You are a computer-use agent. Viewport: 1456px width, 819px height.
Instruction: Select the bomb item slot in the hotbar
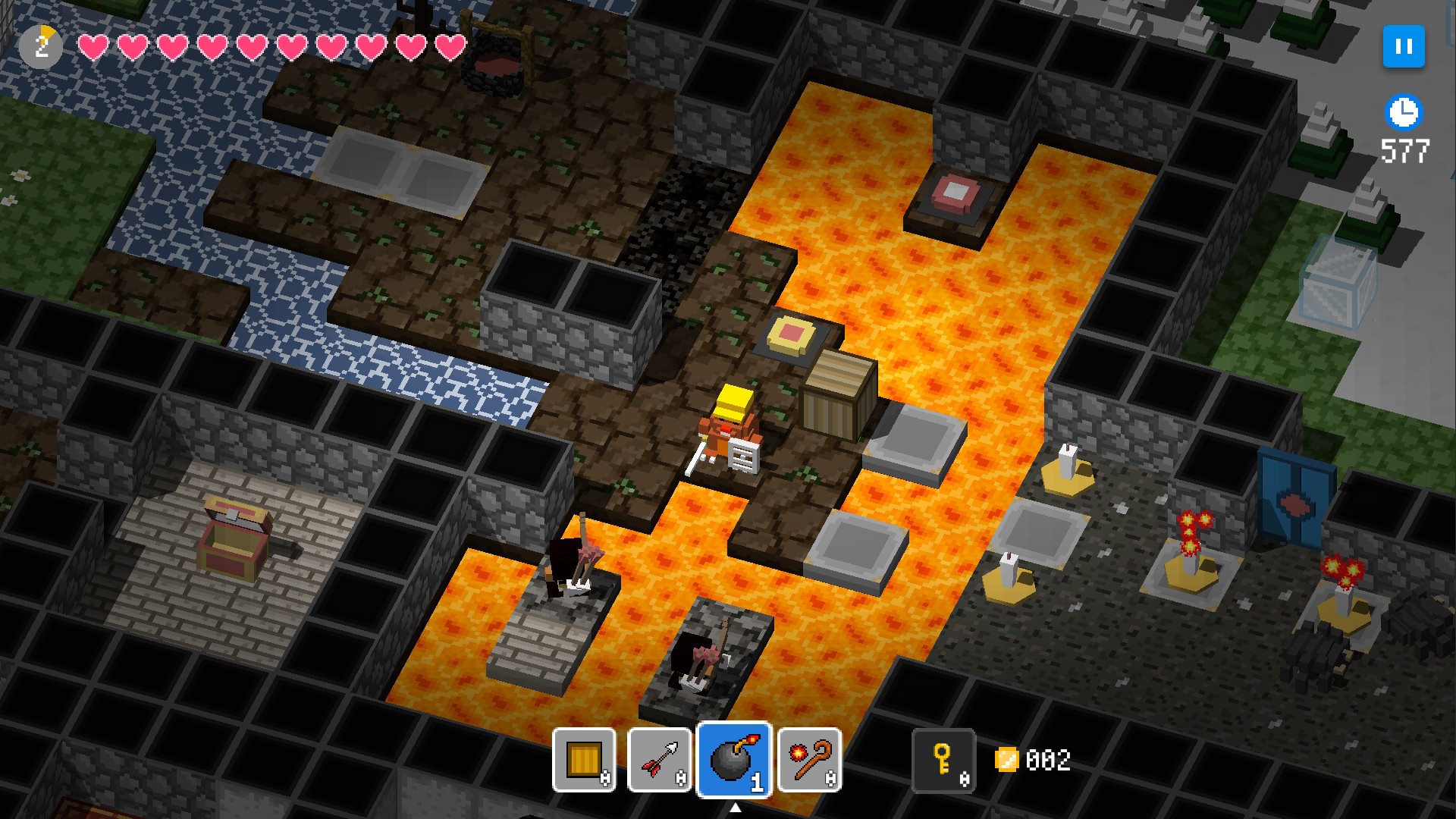pos(734,761)
